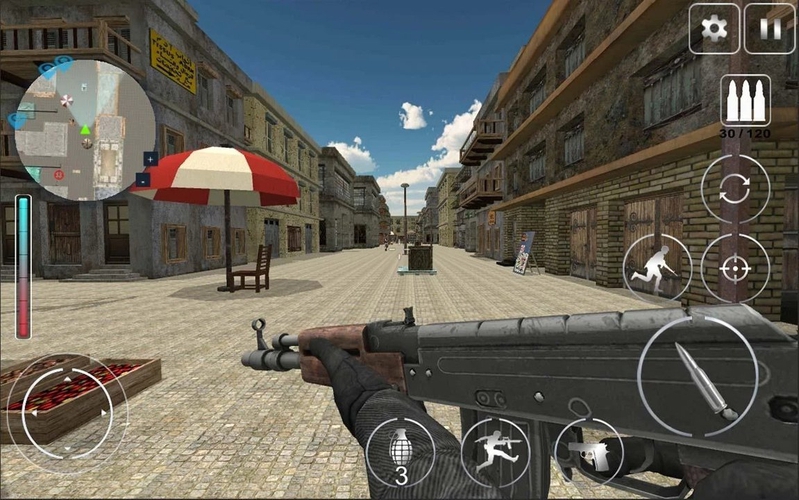Toggle the crouching soldier stance button

coord(657,267)
